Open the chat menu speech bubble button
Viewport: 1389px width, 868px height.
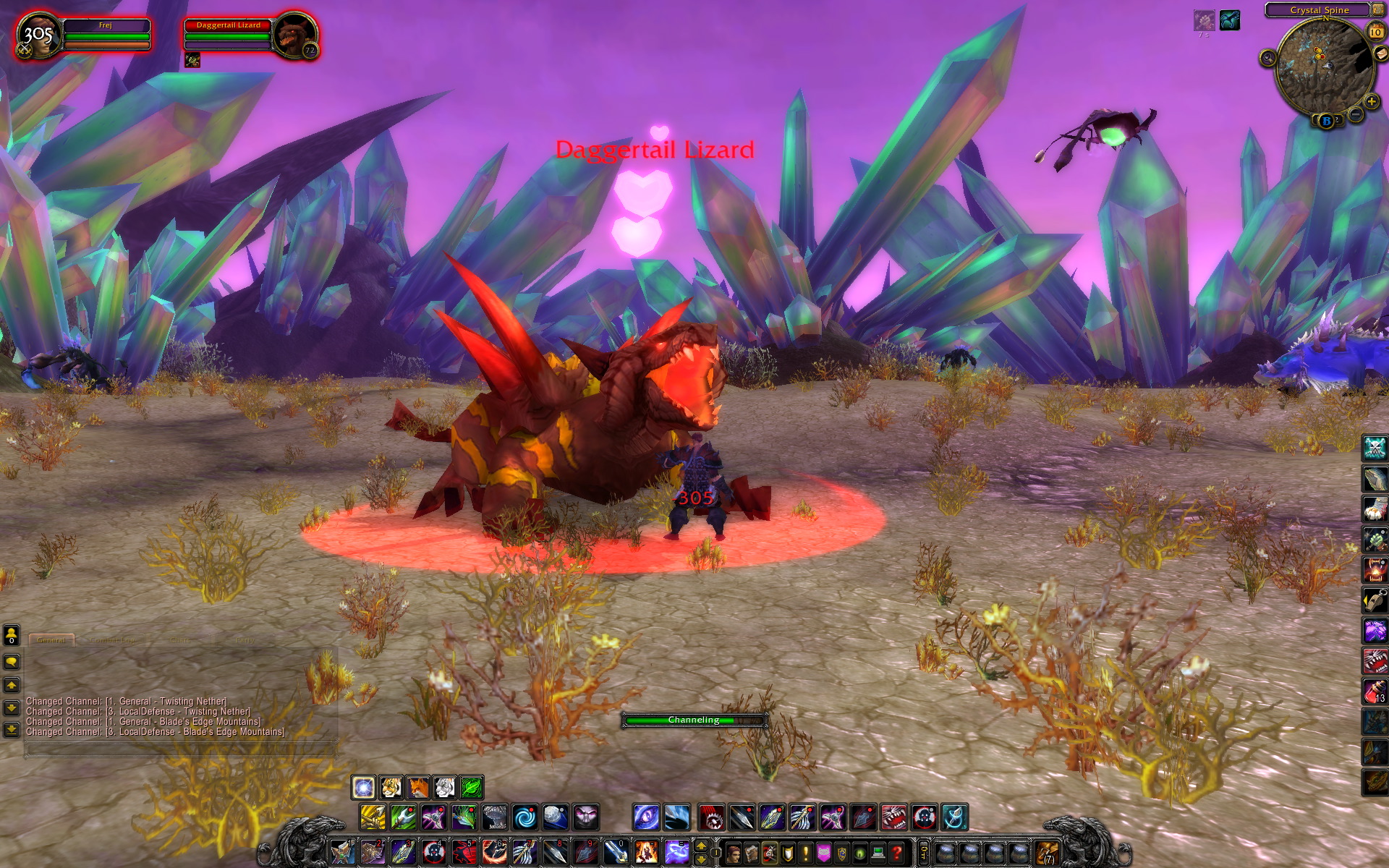tap(12, 662)
